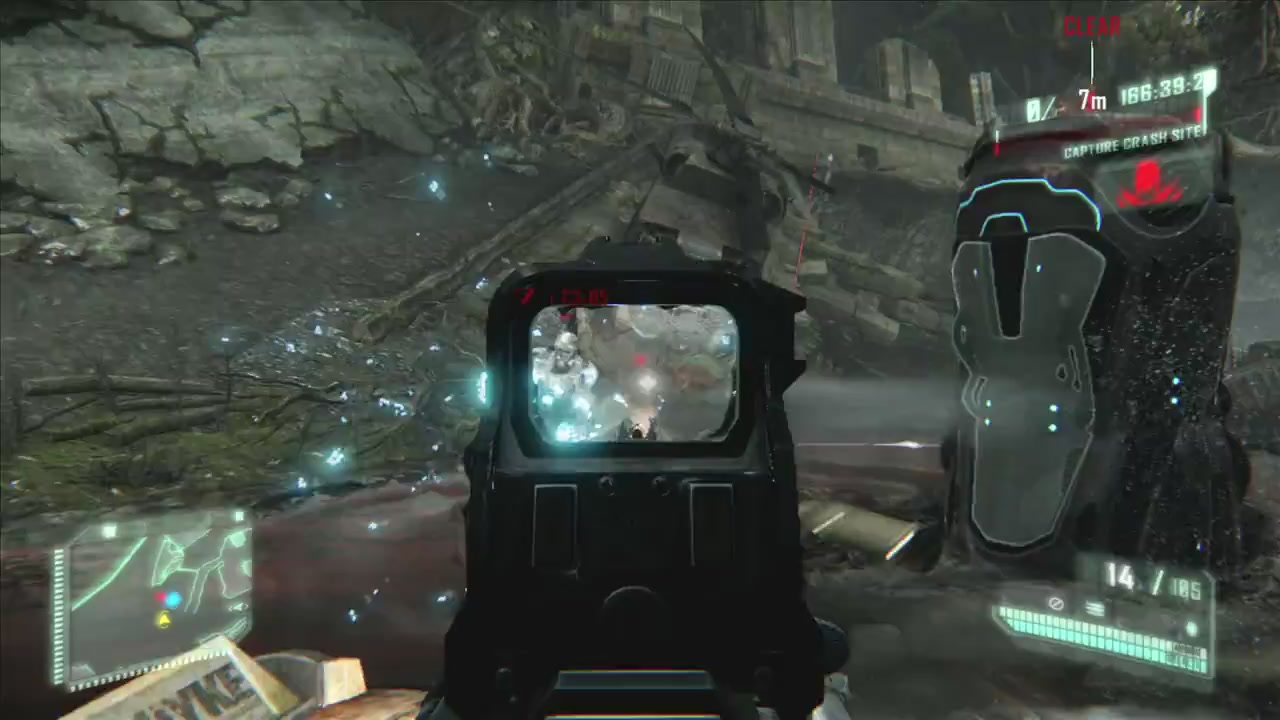Click the arrow compass icon on the minimap
The height and width of the screenshot is (720, 1280).
[x=240, y=607]
